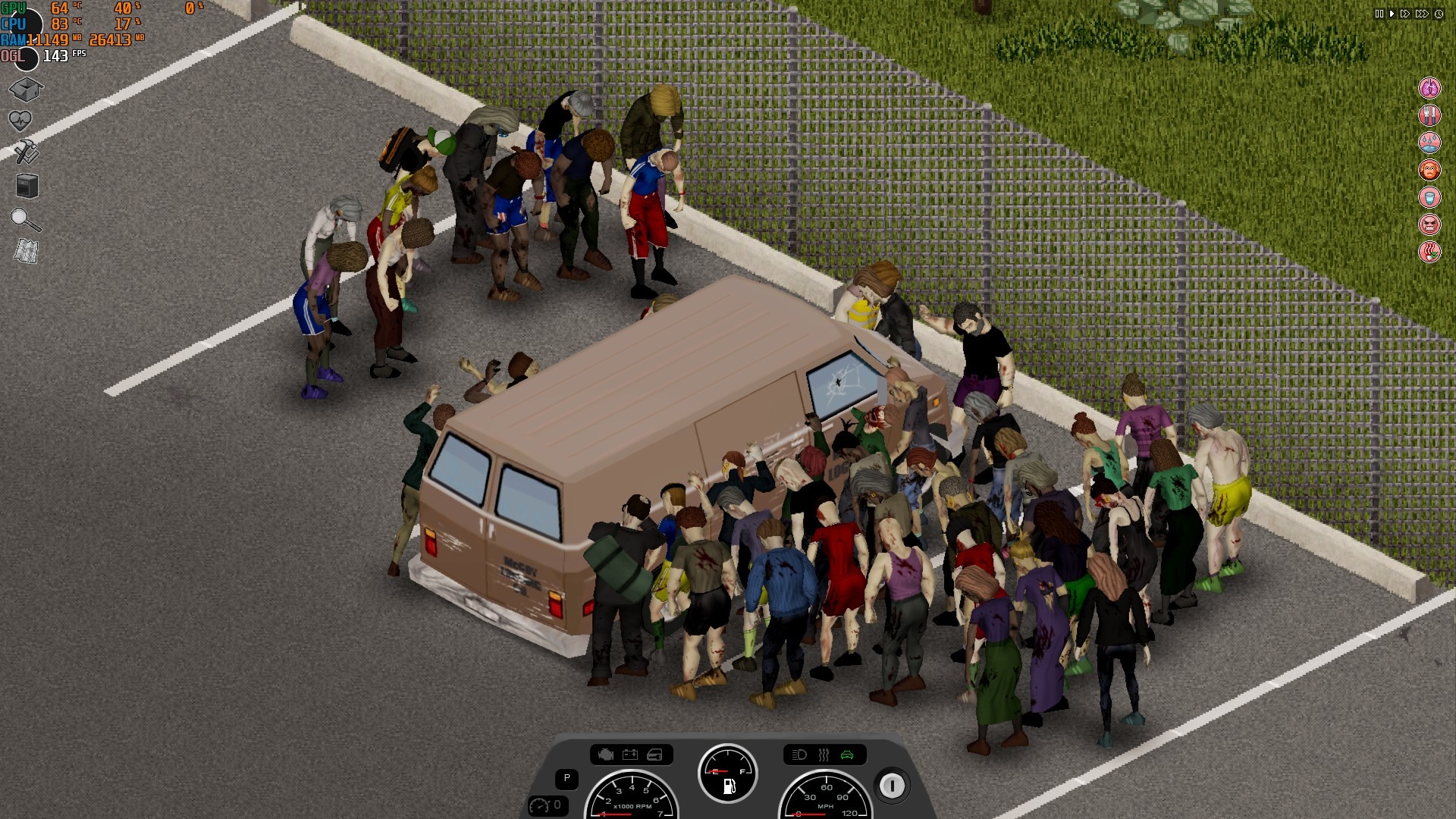Click the green car trunk icon
Screen dimensions: 1456x819
848,755
